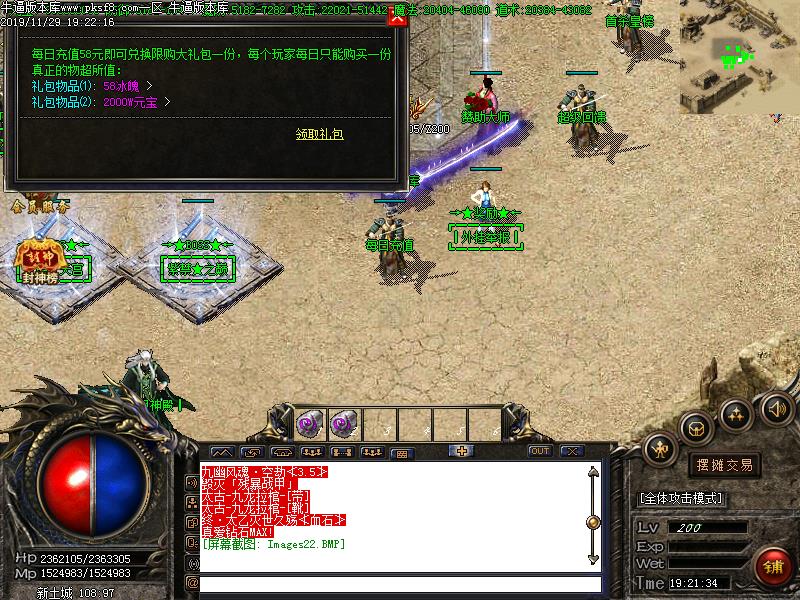Expand the 2000W元宝 gift item entry
Viewport: 800px width, 600px height.
coord(167,102)
